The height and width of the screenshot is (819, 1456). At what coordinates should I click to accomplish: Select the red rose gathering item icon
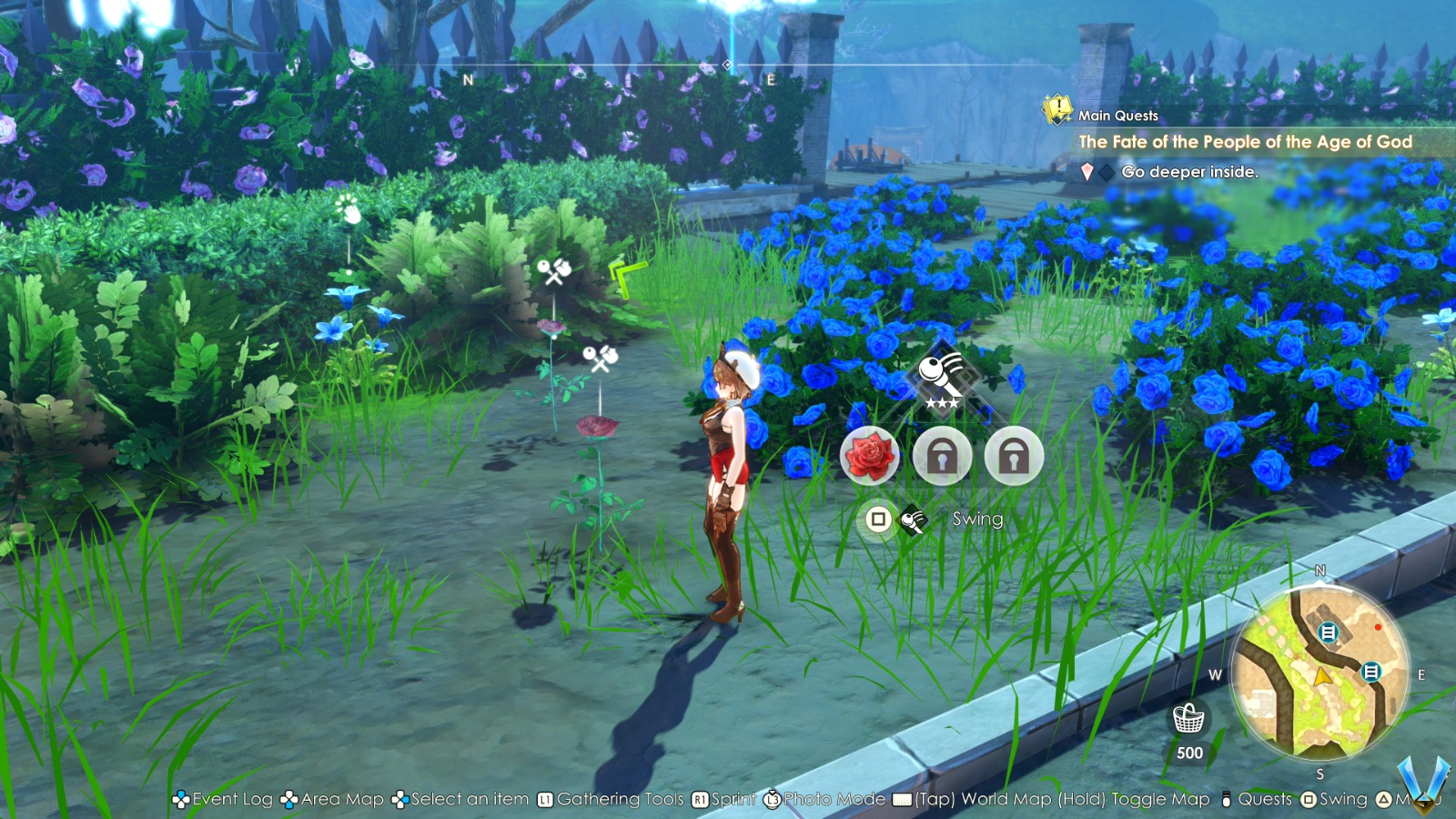[870, 455]
